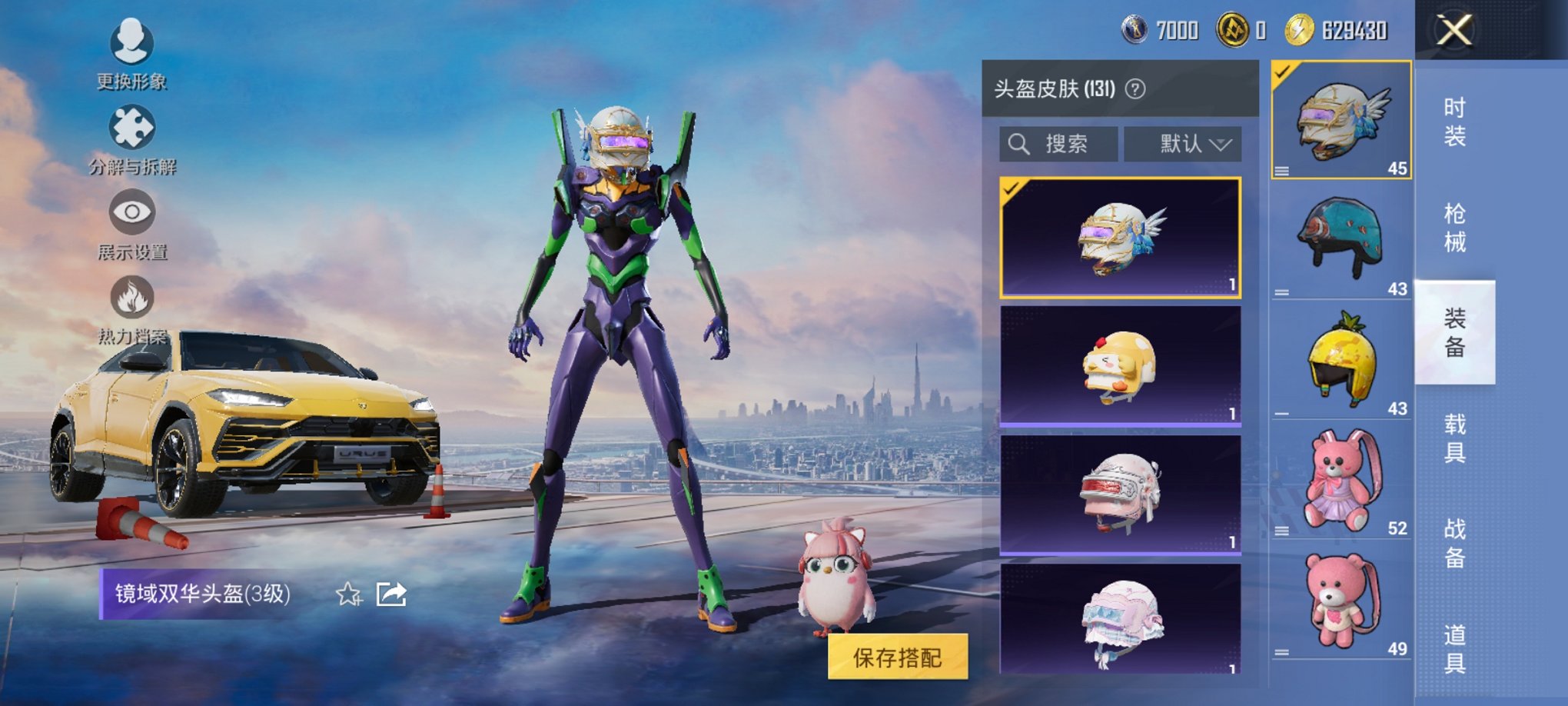Viewport: 1568px width, 706px height.
Task: Open the 更换形象 character change panel
Action: pos(131,54)
